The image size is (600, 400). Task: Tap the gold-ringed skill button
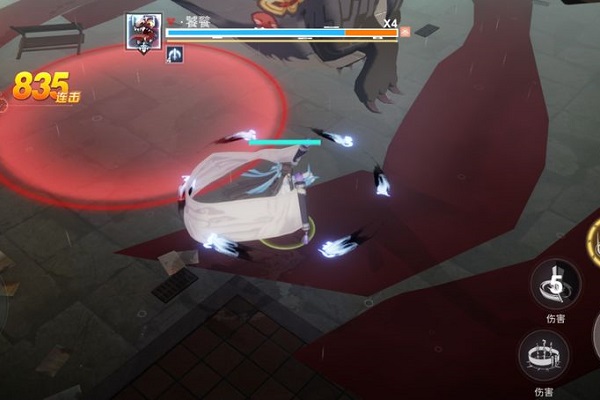pos(594,243)
